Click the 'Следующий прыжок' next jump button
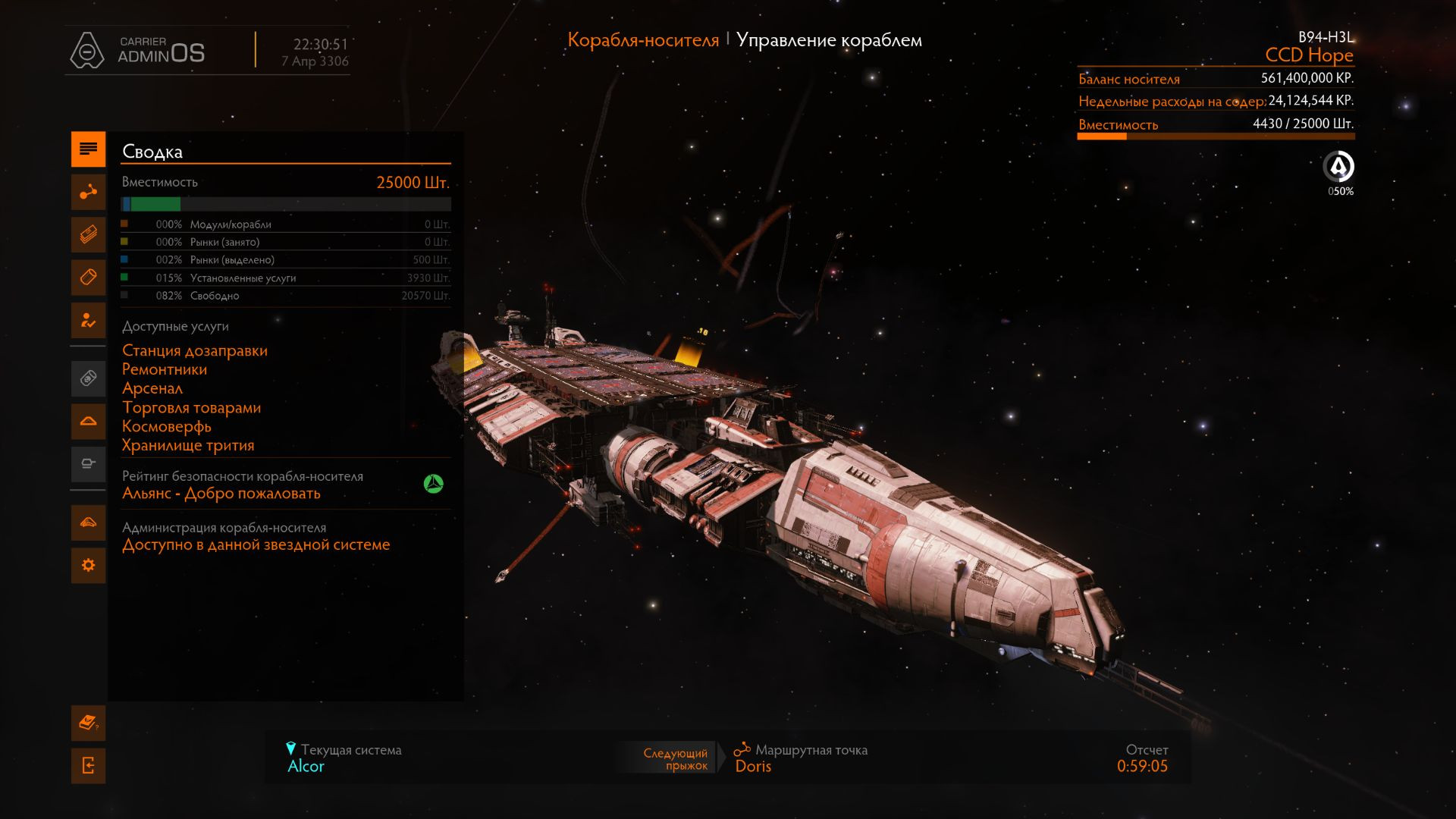1456x819 pixels. coord(672,758)
